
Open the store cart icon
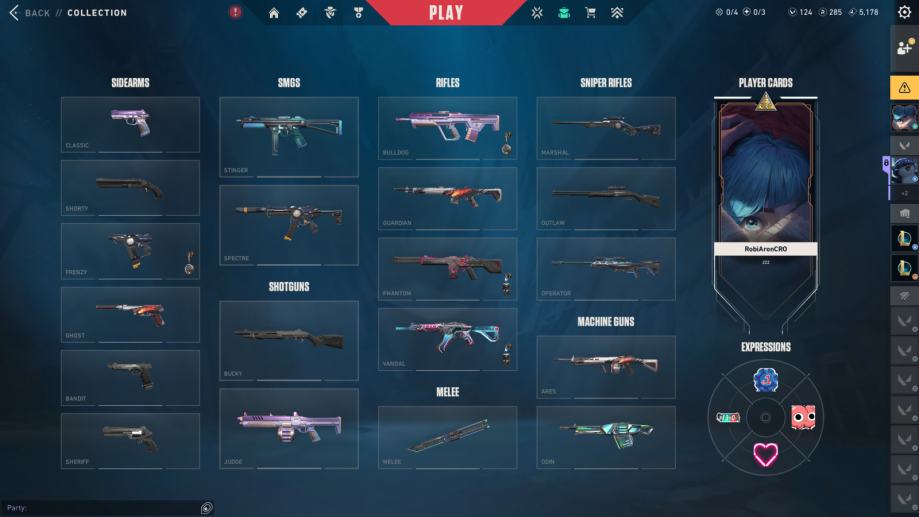point(590,13)
